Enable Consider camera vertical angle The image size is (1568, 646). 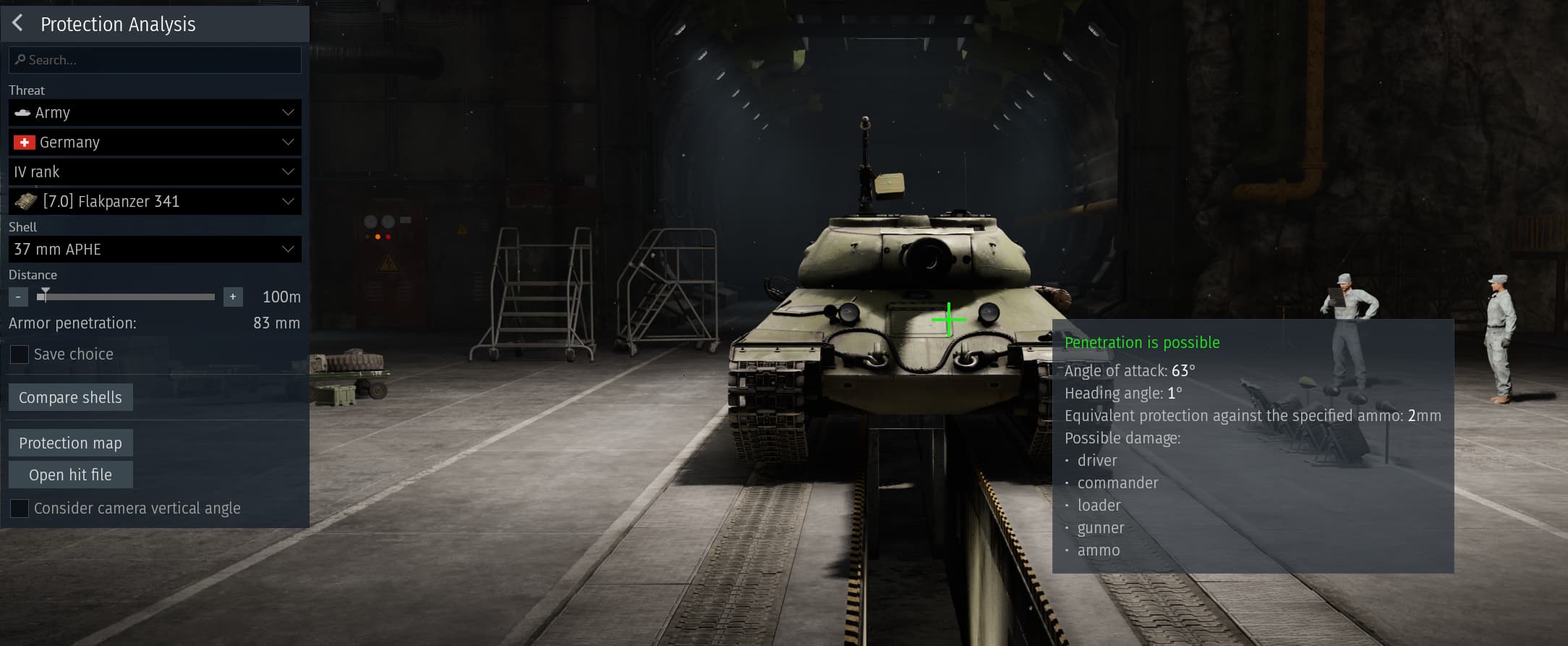point(20,509)
